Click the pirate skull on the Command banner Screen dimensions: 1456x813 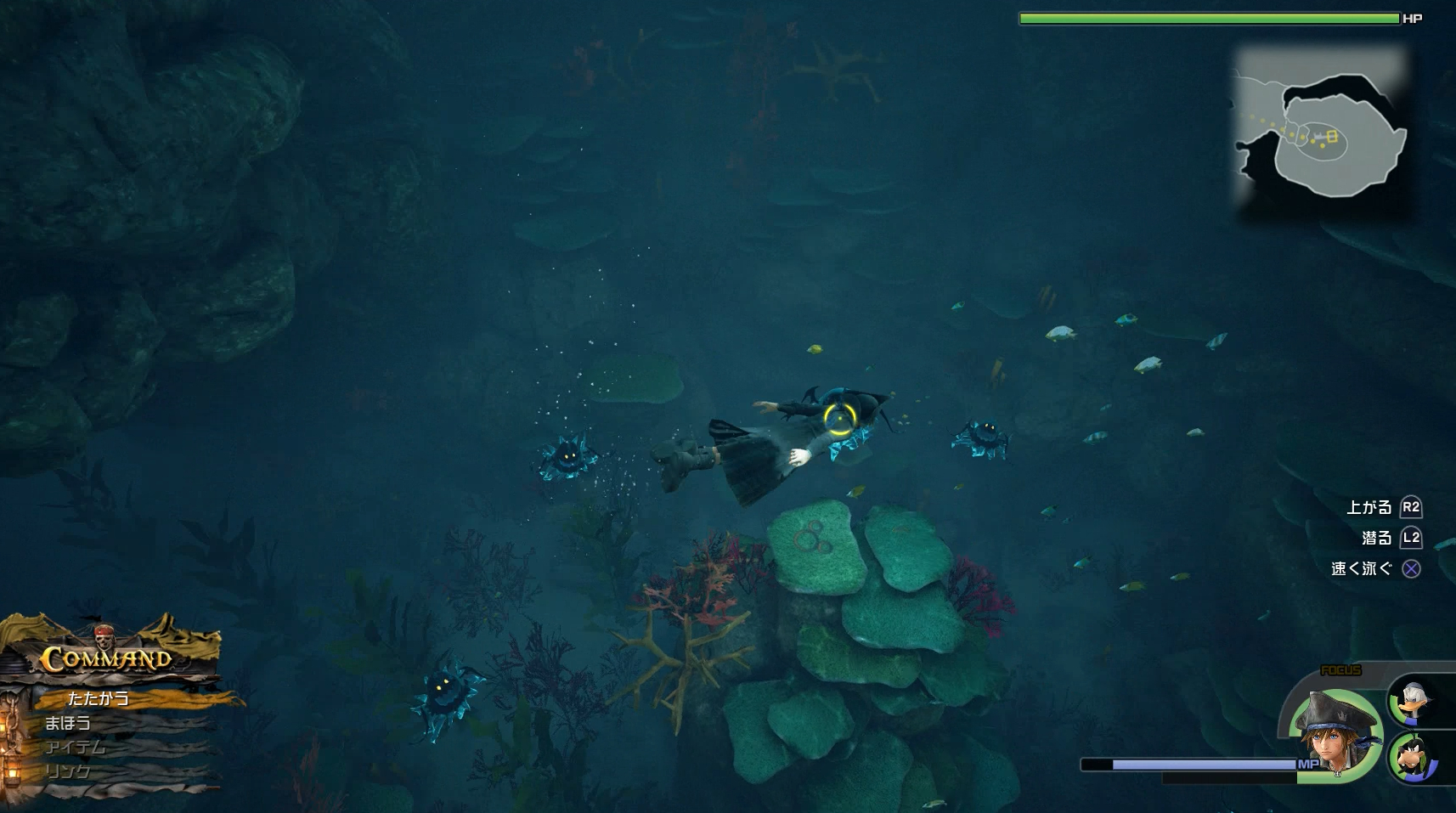click(x=104, y=639)
